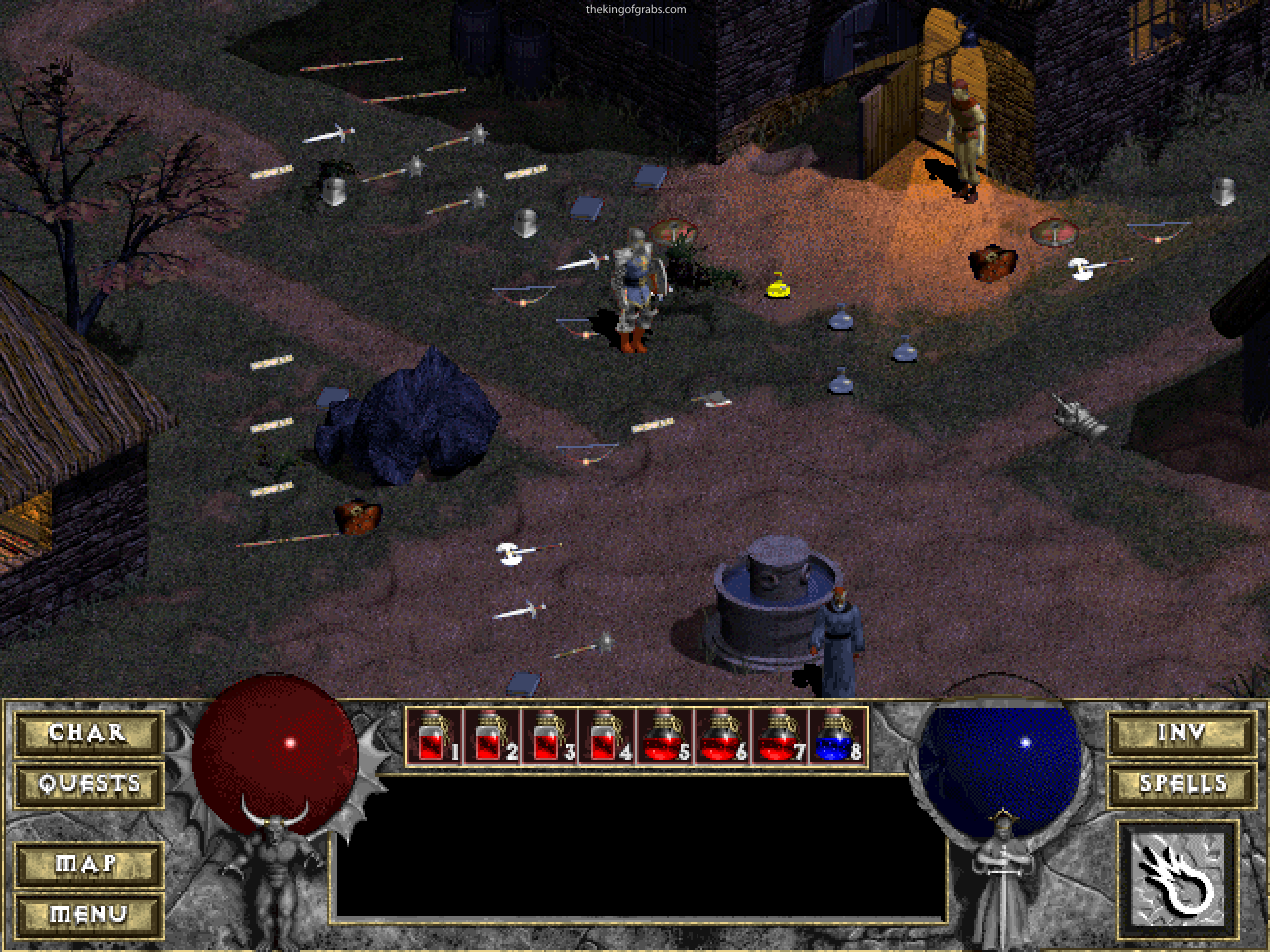Open the game MENU

(x=87, y=913)
